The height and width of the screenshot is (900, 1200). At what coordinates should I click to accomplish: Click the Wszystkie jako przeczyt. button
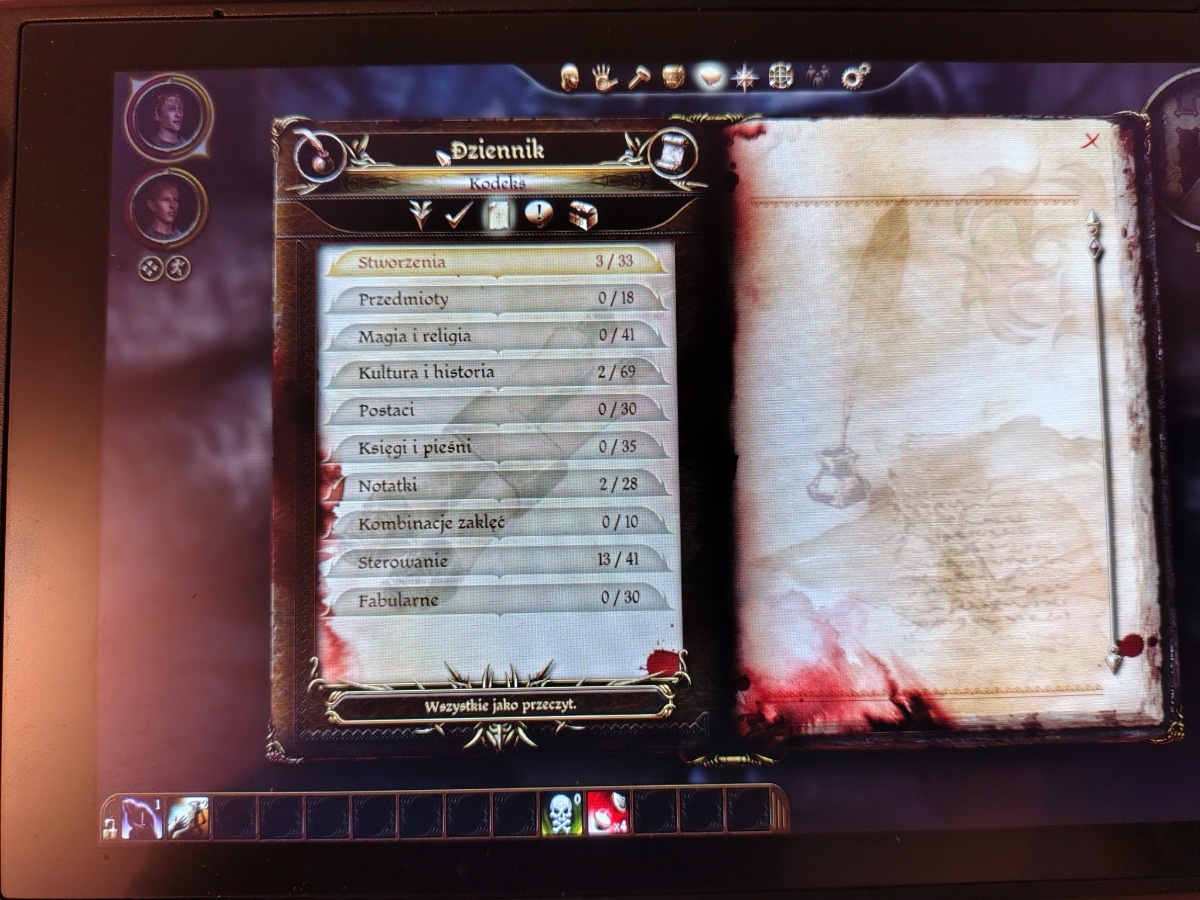(499, 703)
